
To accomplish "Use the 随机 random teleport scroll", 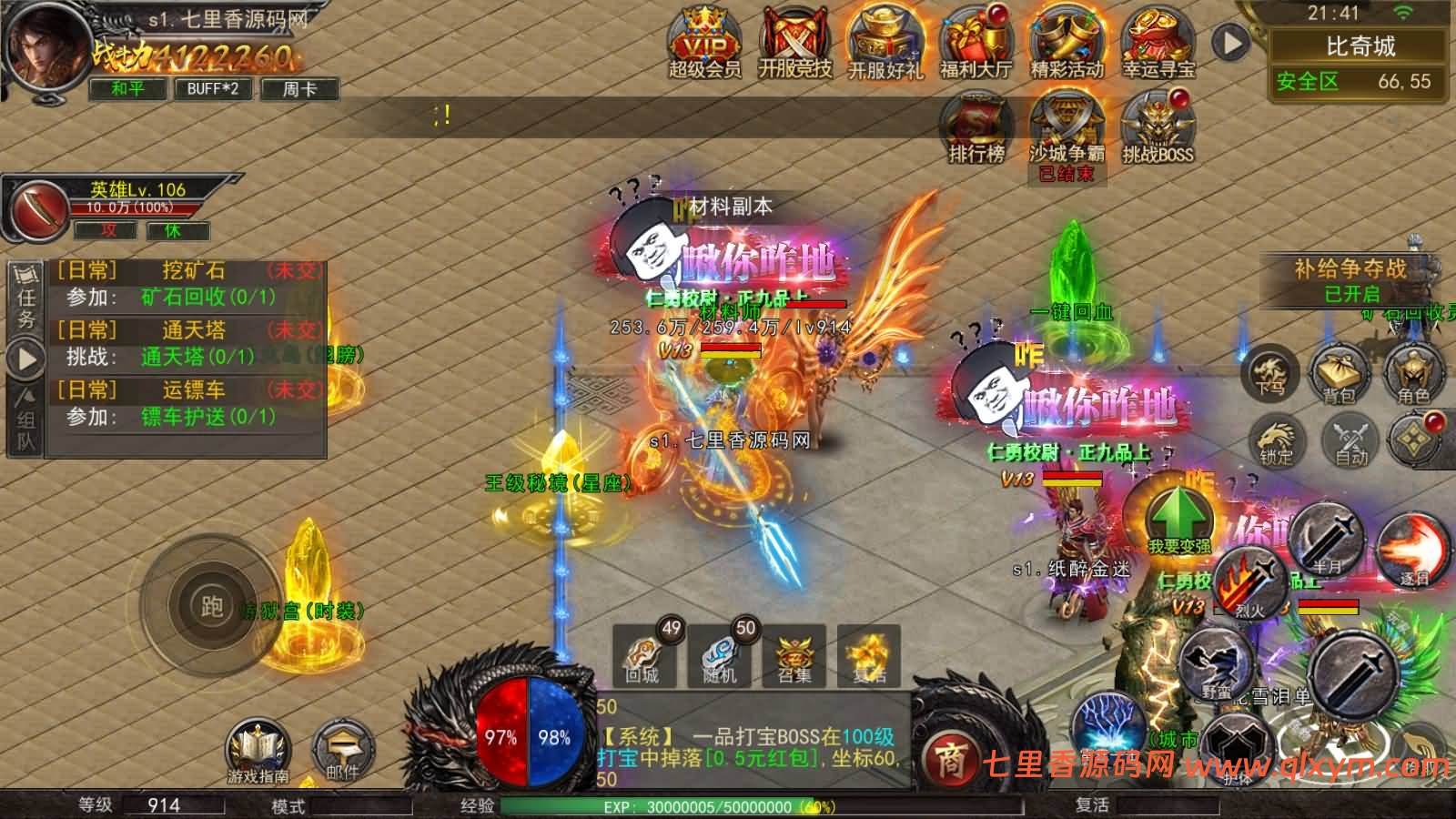I will pyautogui.click(x=719, y=655).
